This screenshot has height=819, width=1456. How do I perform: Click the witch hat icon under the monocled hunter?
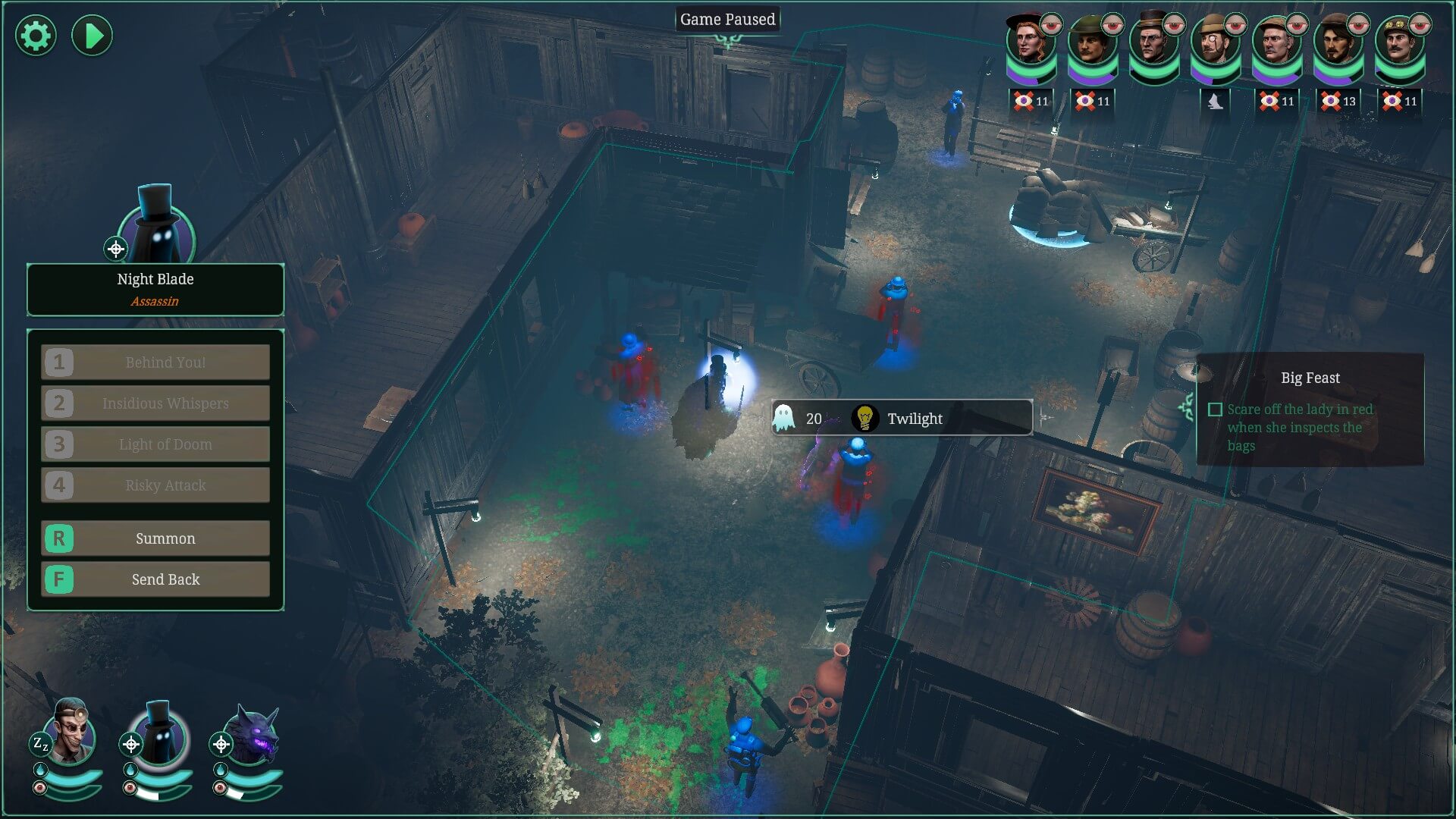pos(1216,99)
